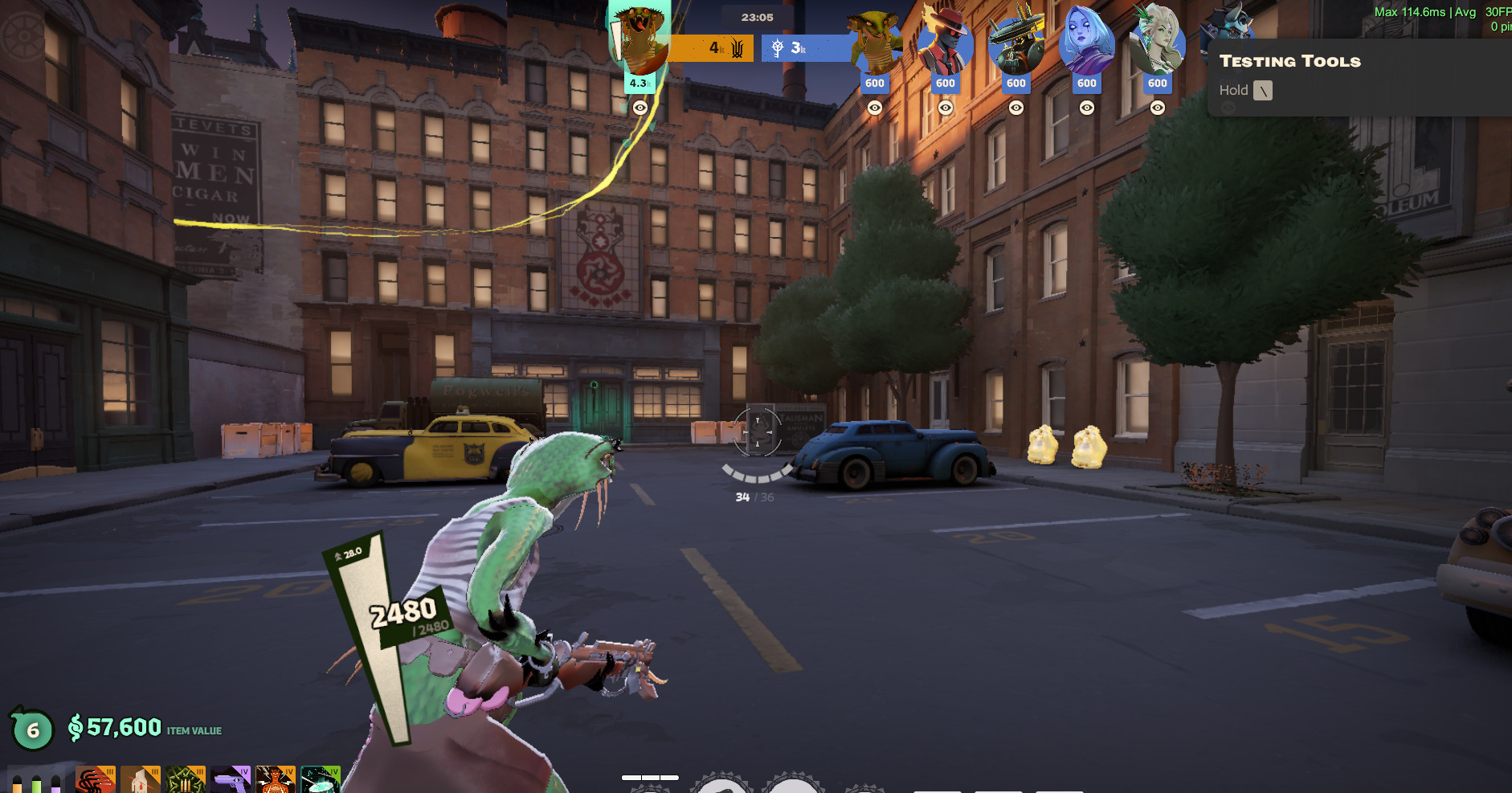This screenshot has width=1512, height=793.
Task: Click the purple pistol item slot
Action: pos(231,781)
